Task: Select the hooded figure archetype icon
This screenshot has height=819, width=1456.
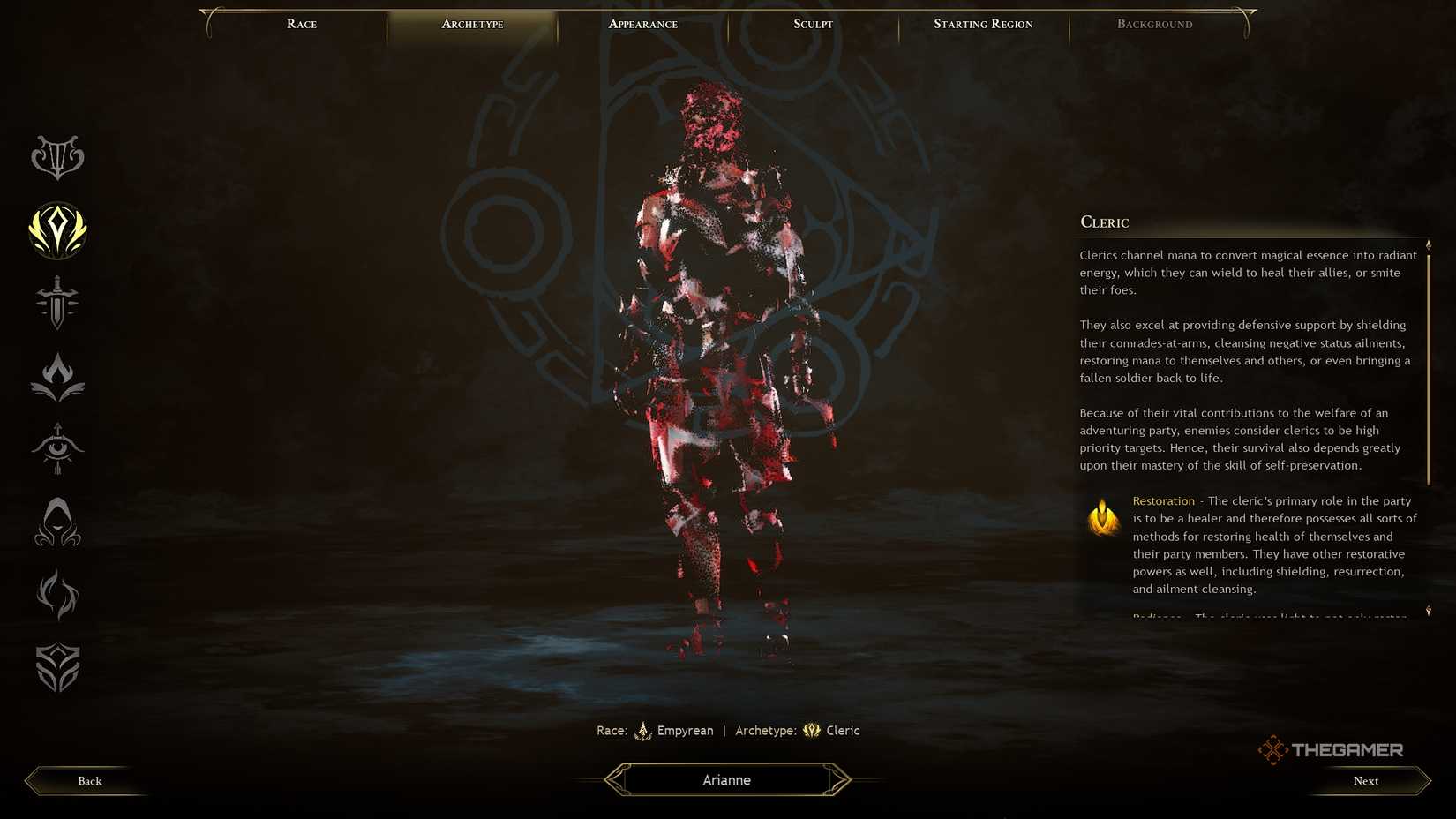Action: (56, 522)
